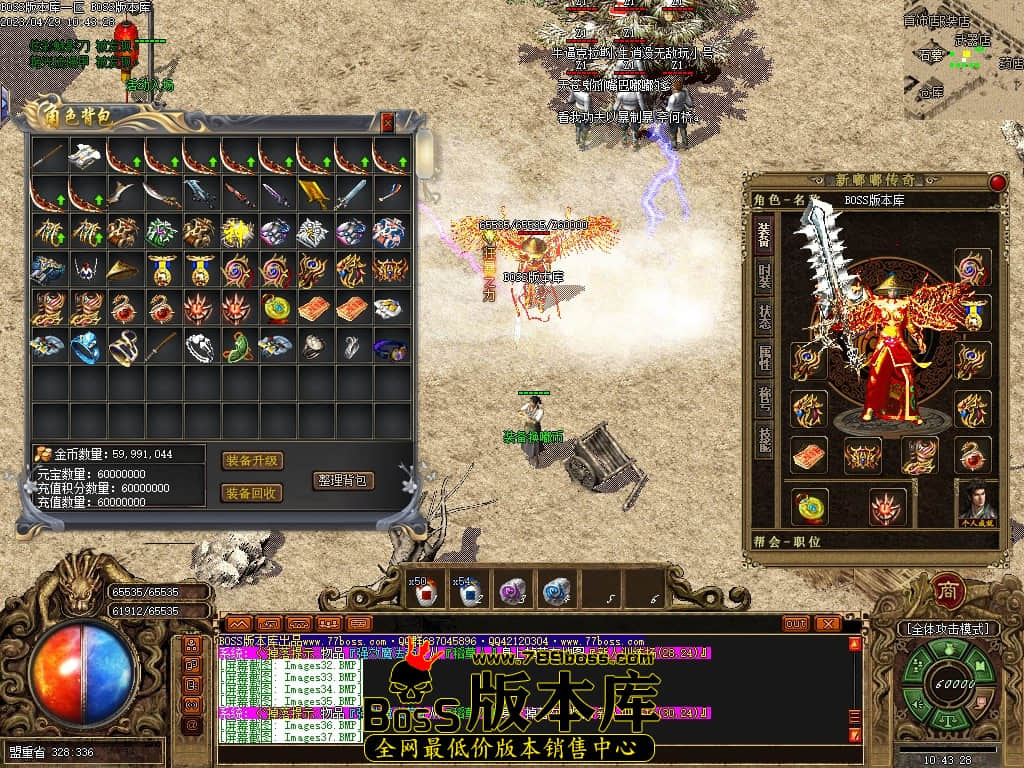
Task: Use the red potion in the hotbar
Action: click(422, 593)
